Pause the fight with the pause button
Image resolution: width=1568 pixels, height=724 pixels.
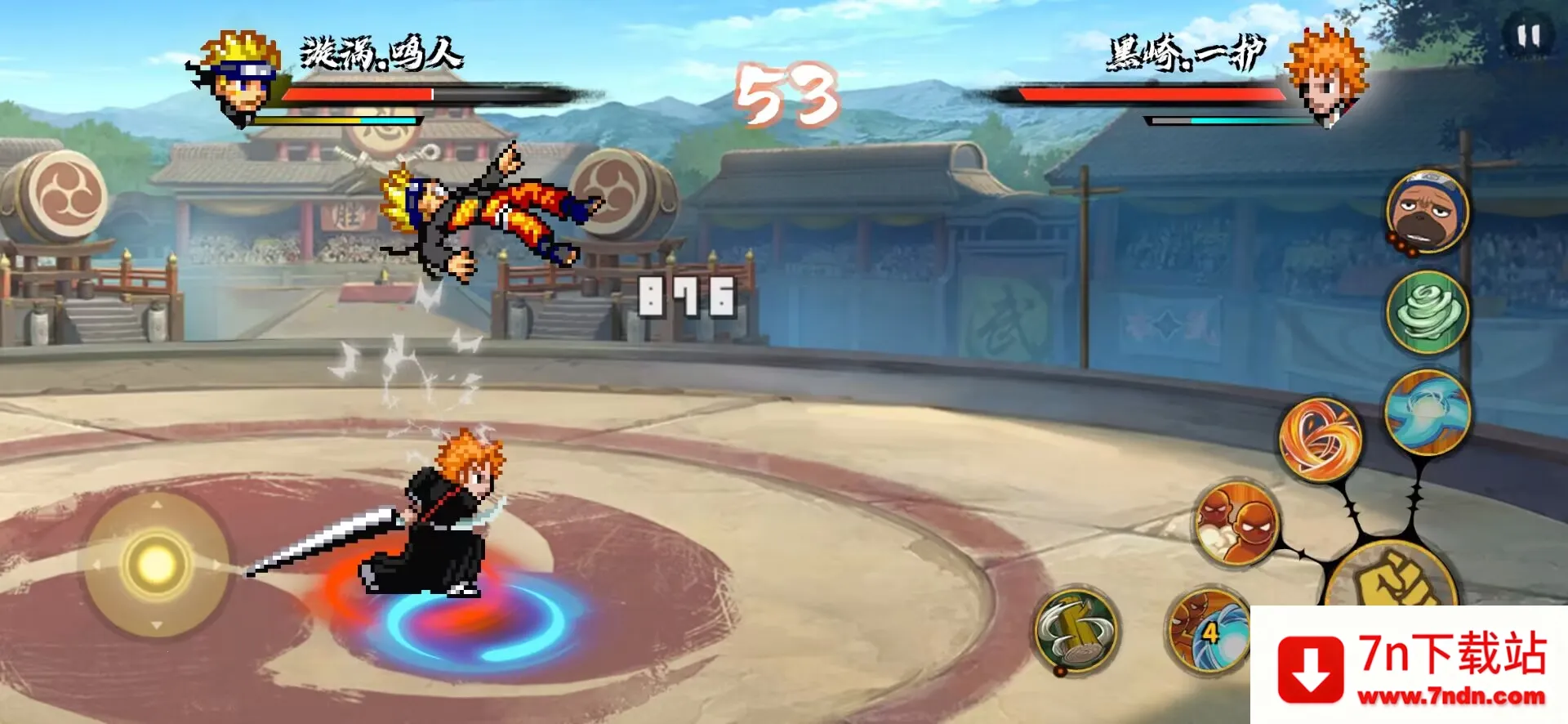click(x=1528, y=36)
